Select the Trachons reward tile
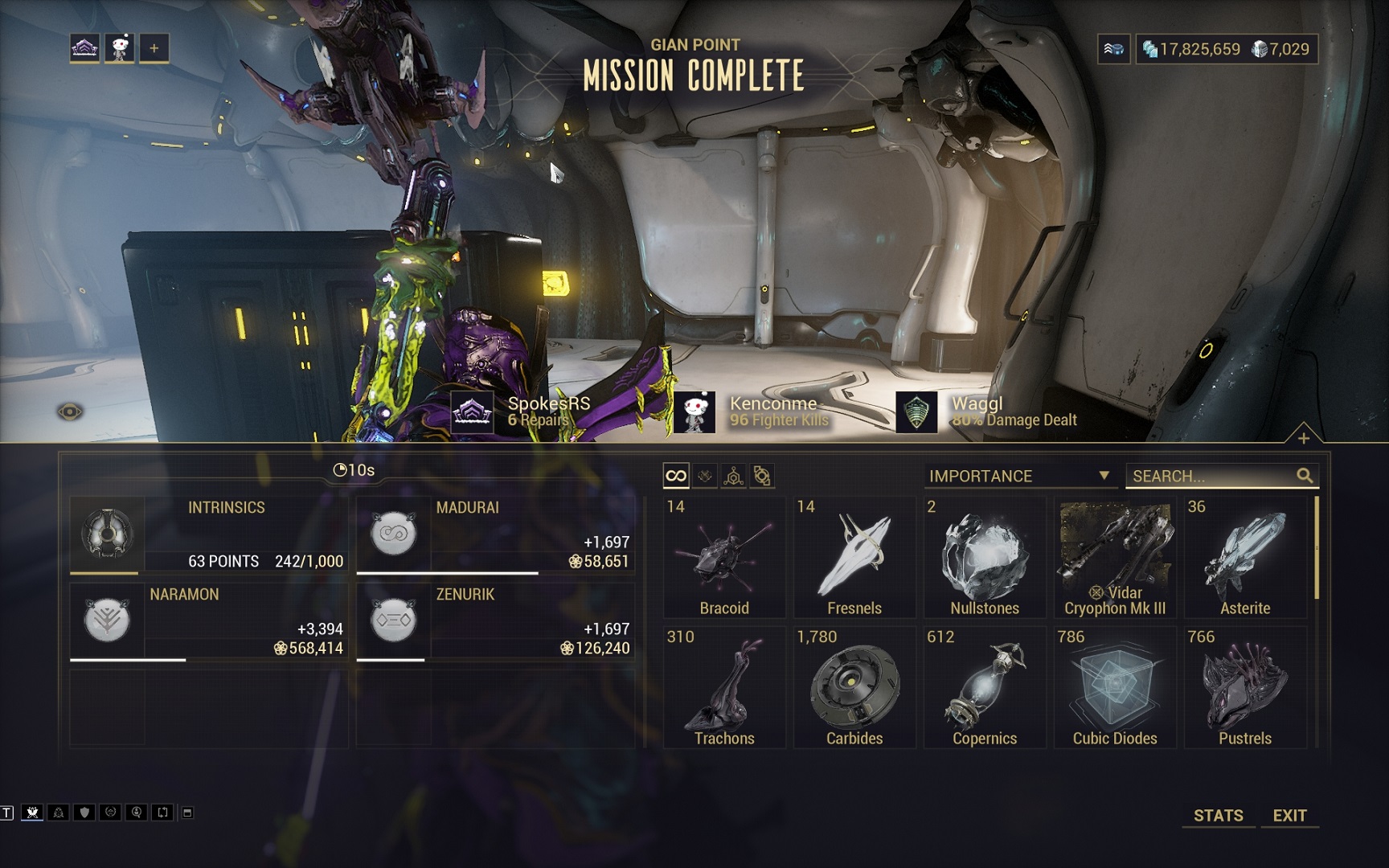 pyautogui.click(x=724, y=687)
